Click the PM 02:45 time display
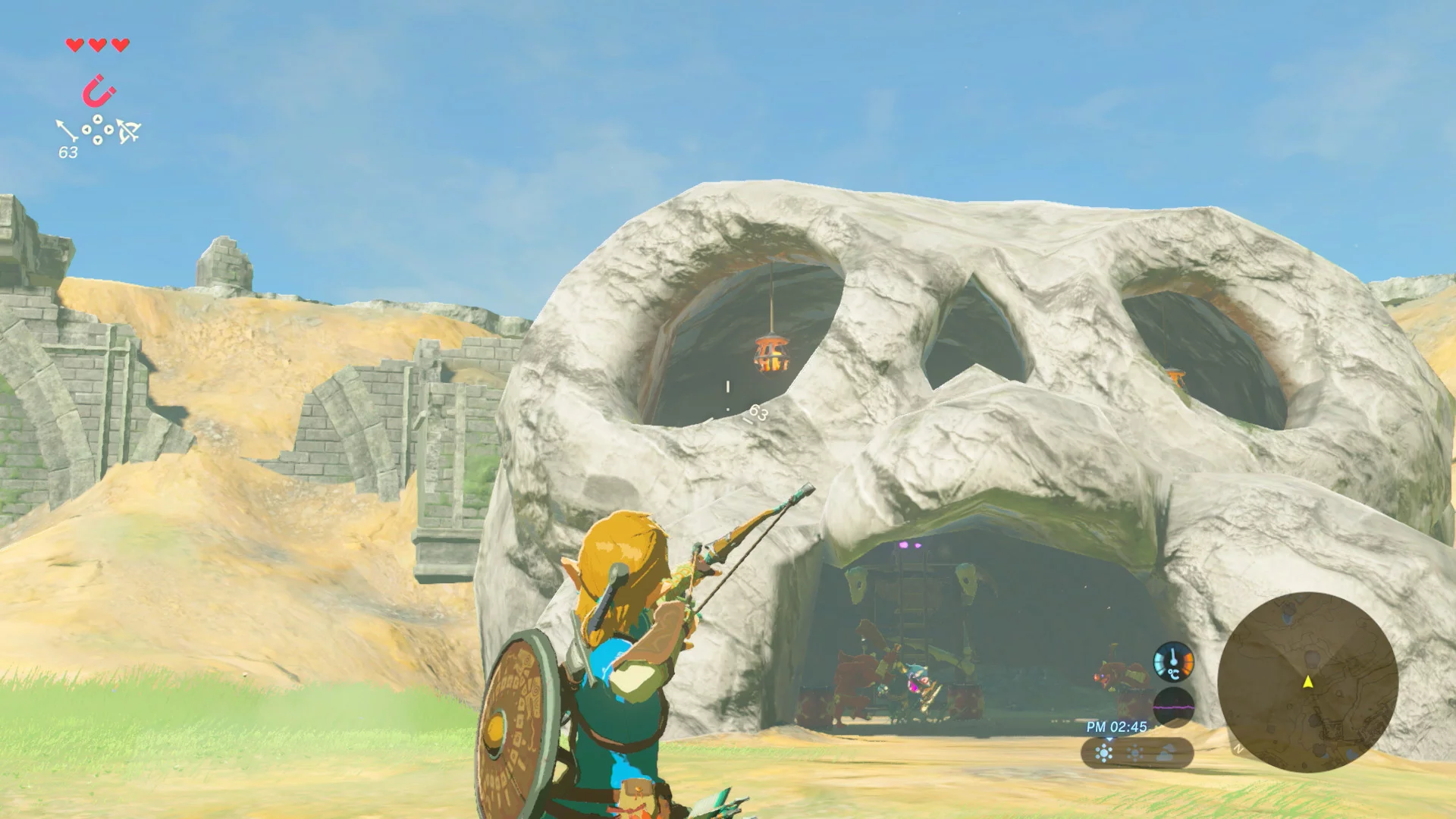Image resolution: width=1456 pixels, height=819 pixels. (x=1116, y=726)
